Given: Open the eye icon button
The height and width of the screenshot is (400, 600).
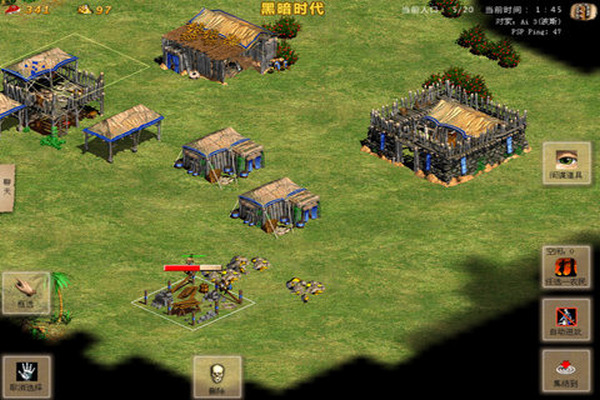Looking at the screenshot, I should 566,163.
